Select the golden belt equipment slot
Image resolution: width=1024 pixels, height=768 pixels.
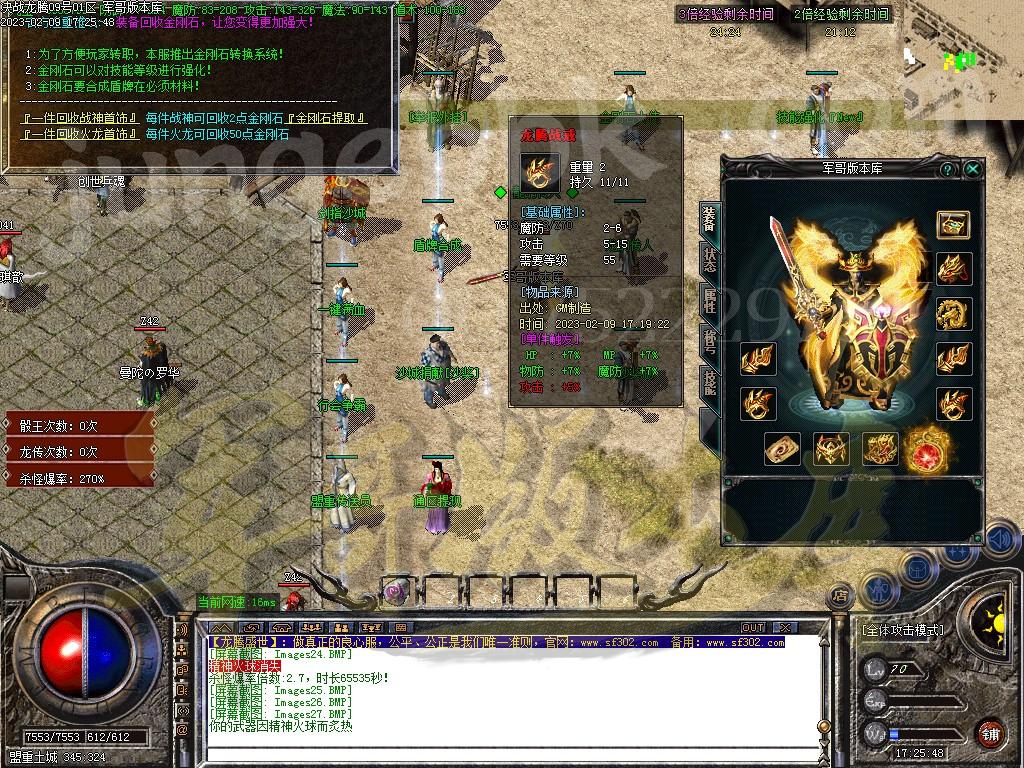tap(880, 449)
